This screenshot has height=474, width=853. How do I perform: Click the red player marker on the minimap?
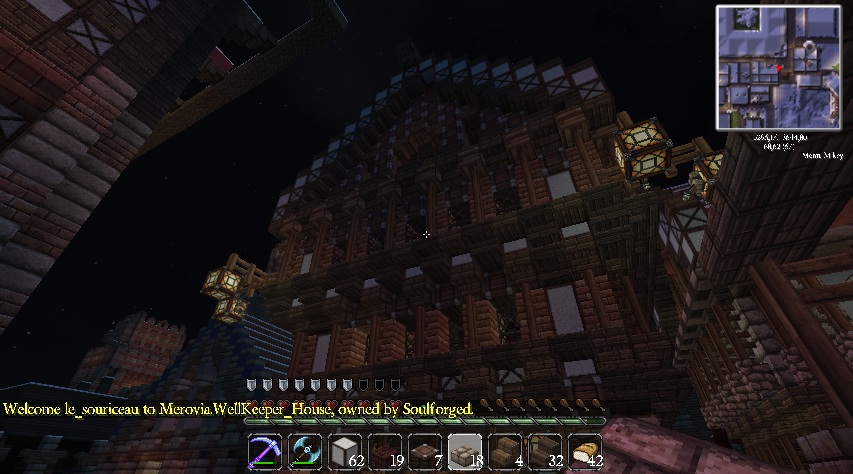[x=778, y=67]
